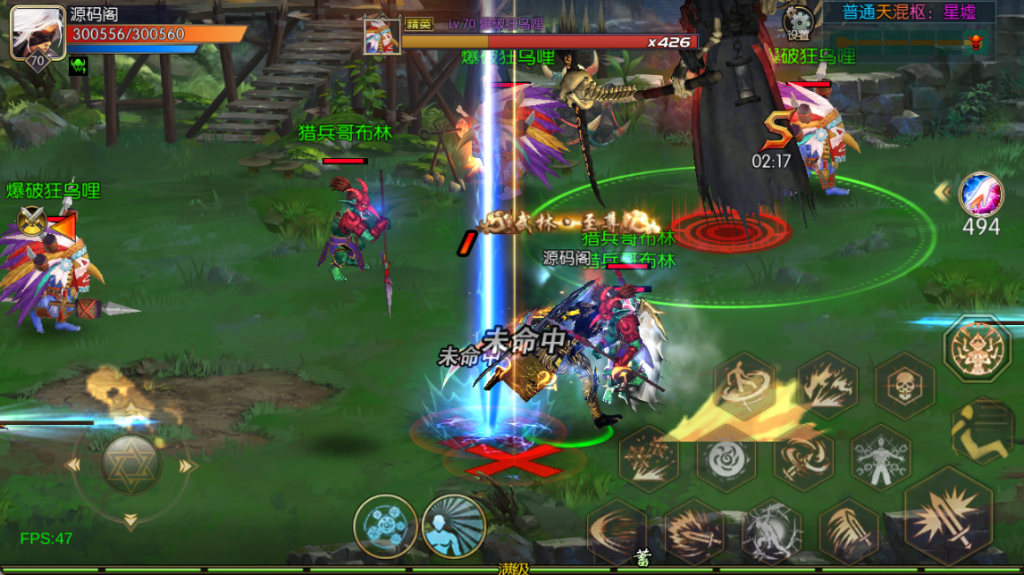Activate the flame wave skill

point(827,386)
